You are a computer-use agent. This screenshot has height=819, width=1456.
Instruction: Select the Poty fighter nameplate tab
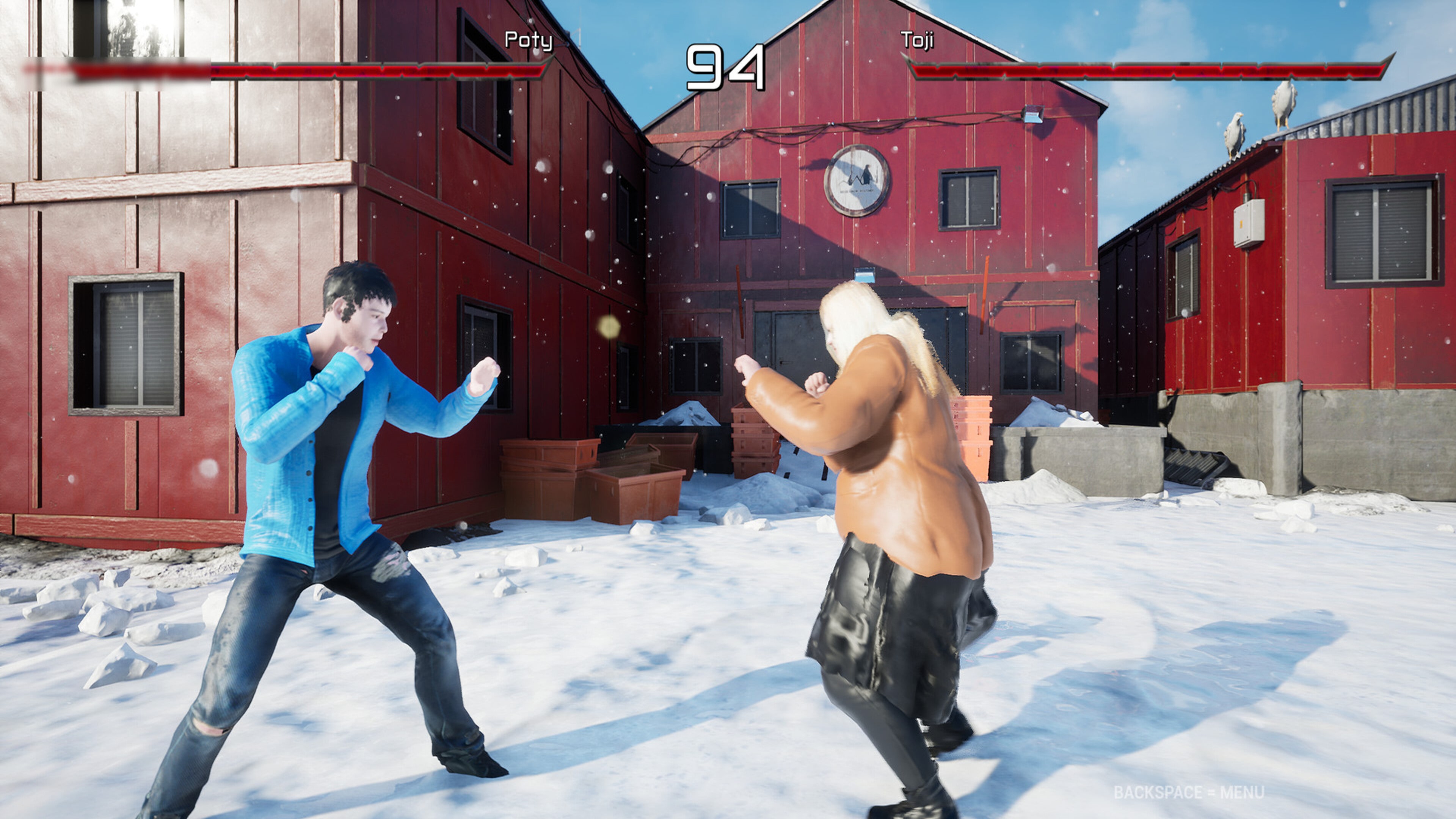(529, 41)
